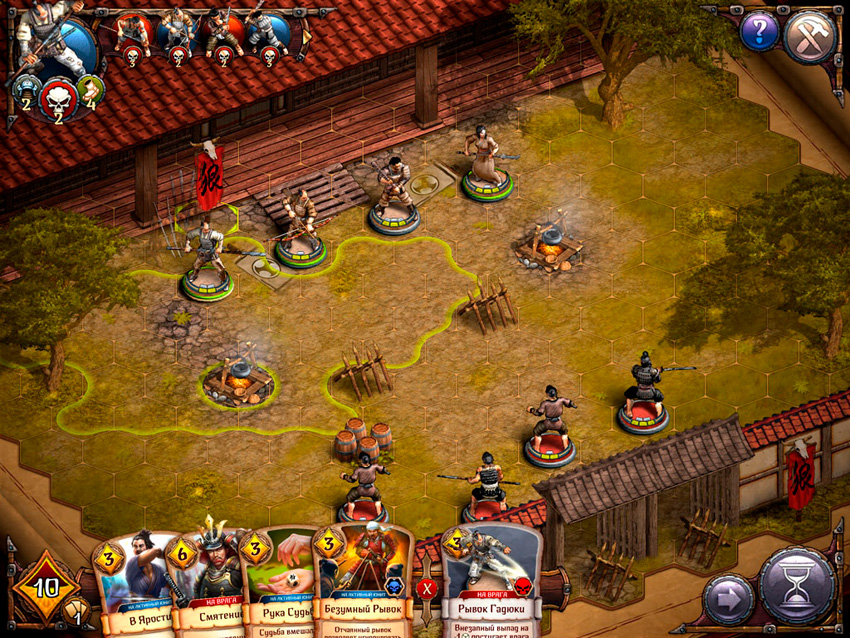
Task: Click the green boot movement icon
Action: (x=90, y=88)
